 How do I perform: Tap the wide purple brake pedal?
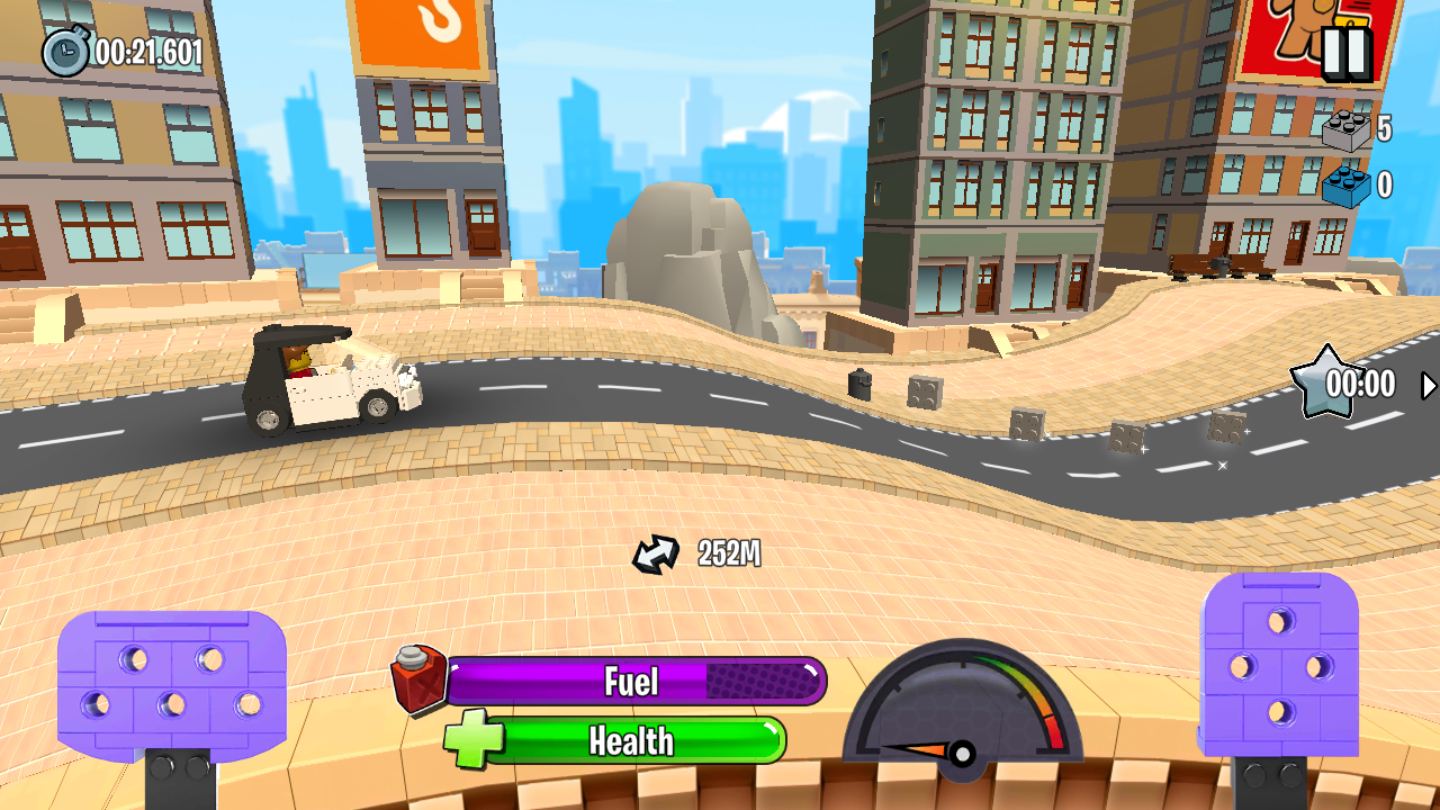pyautogui.click(x=172, y=685)
